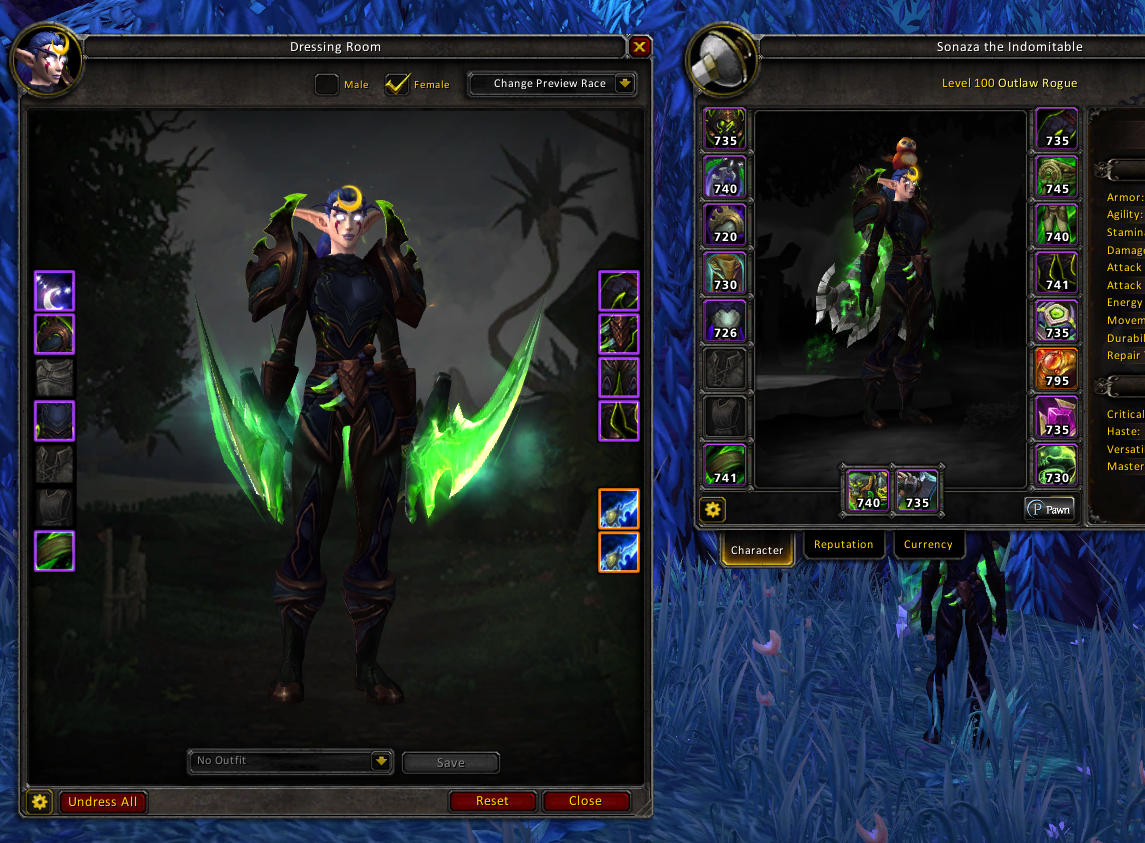Select the Character tab

[757, 550]
